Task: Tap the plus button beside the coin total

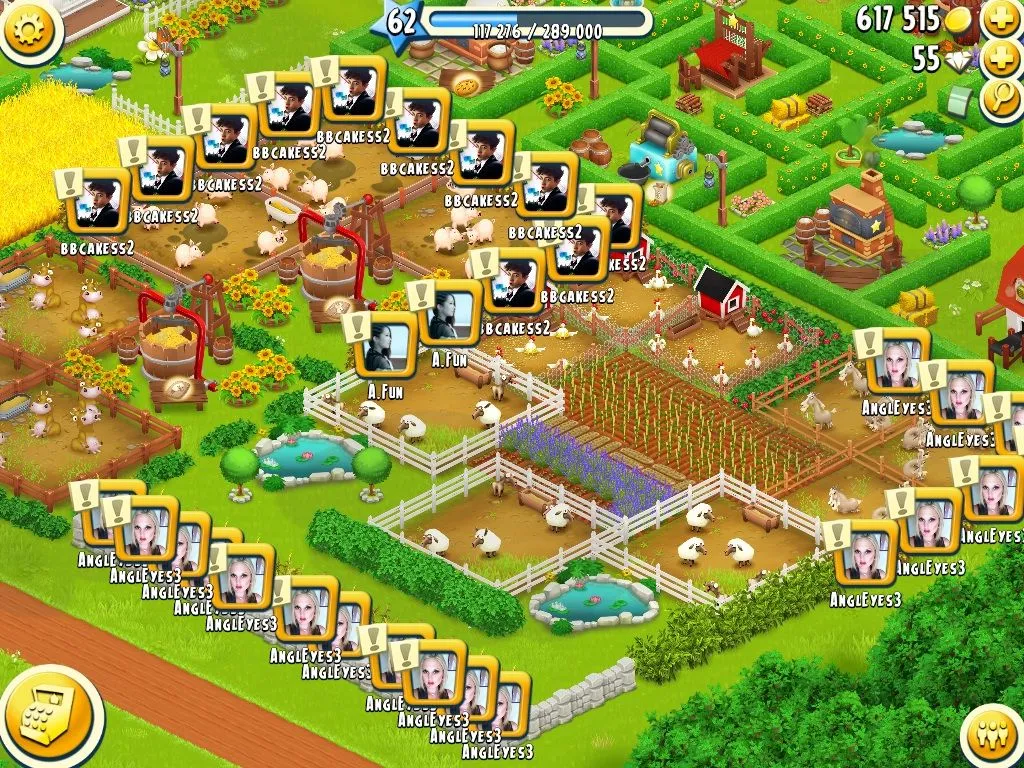Action: tap(1000, 18)
